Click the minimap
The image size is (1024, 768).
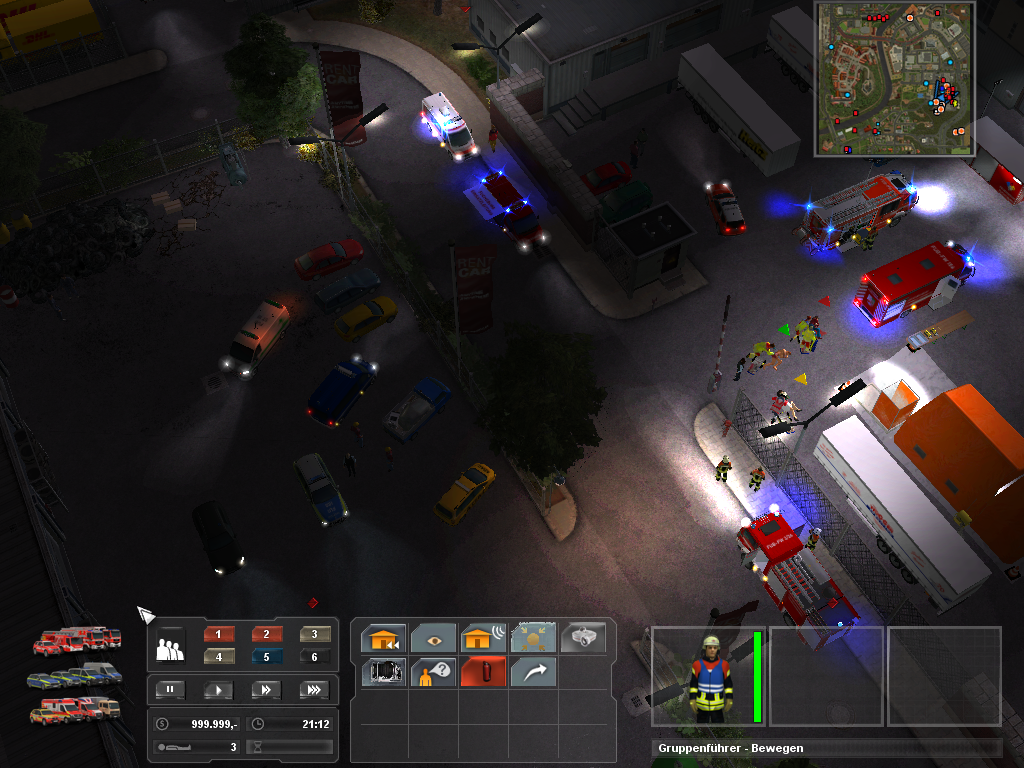[895, 79]
